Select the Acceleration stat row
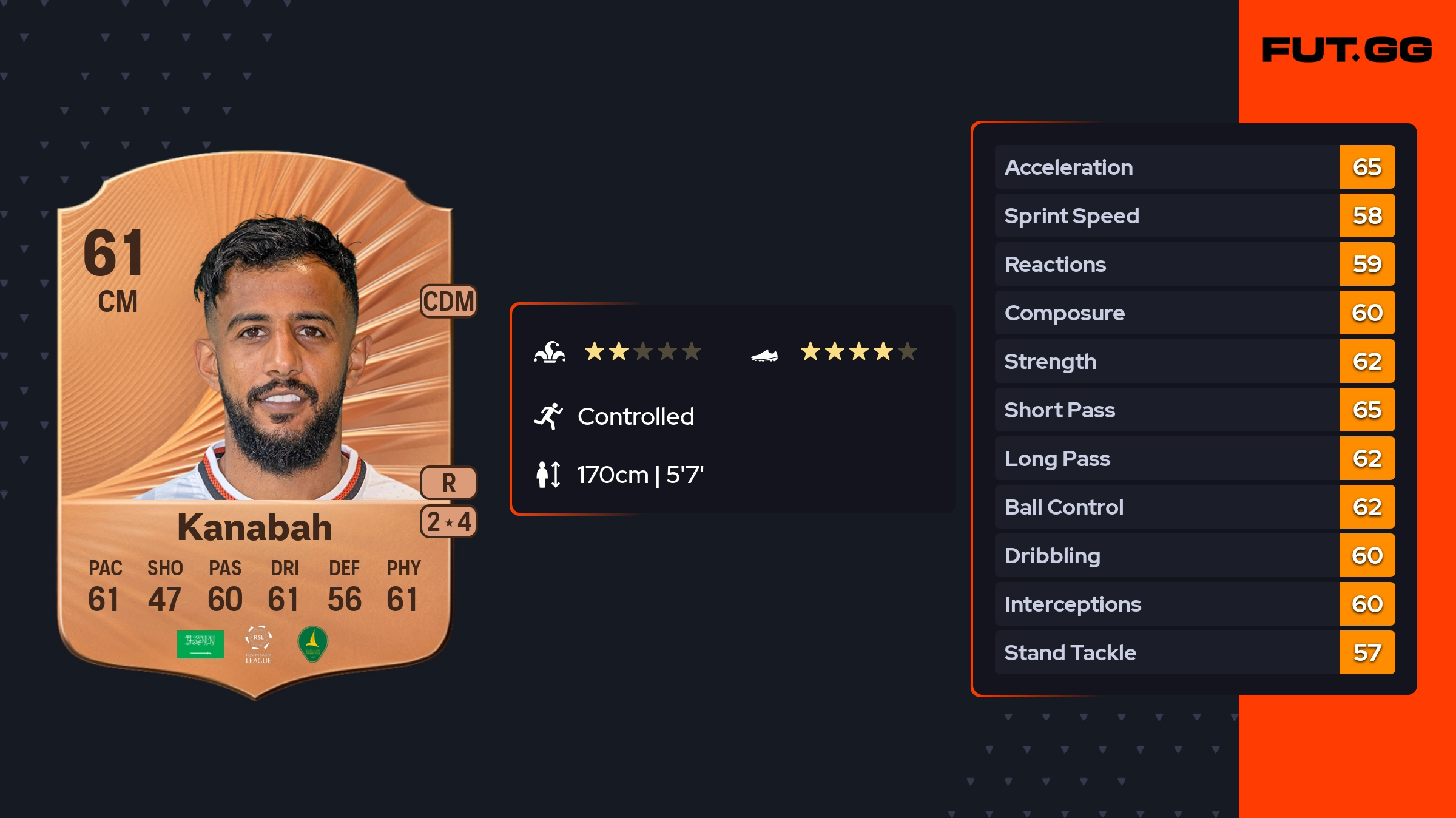1456x818 pixels. tap(1194, 167)
